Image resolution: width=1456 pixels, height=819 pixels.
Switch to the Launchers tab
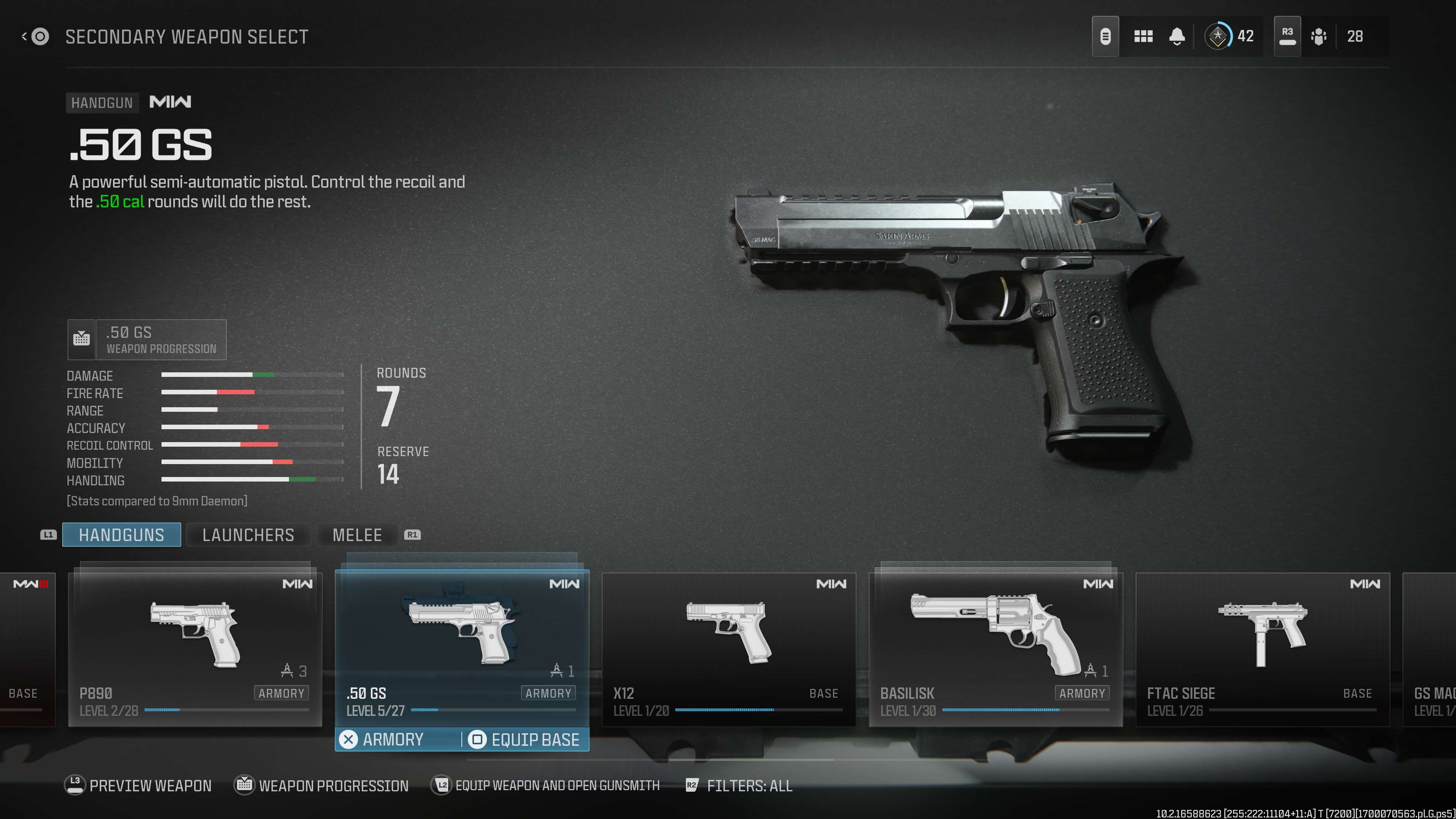248,535
